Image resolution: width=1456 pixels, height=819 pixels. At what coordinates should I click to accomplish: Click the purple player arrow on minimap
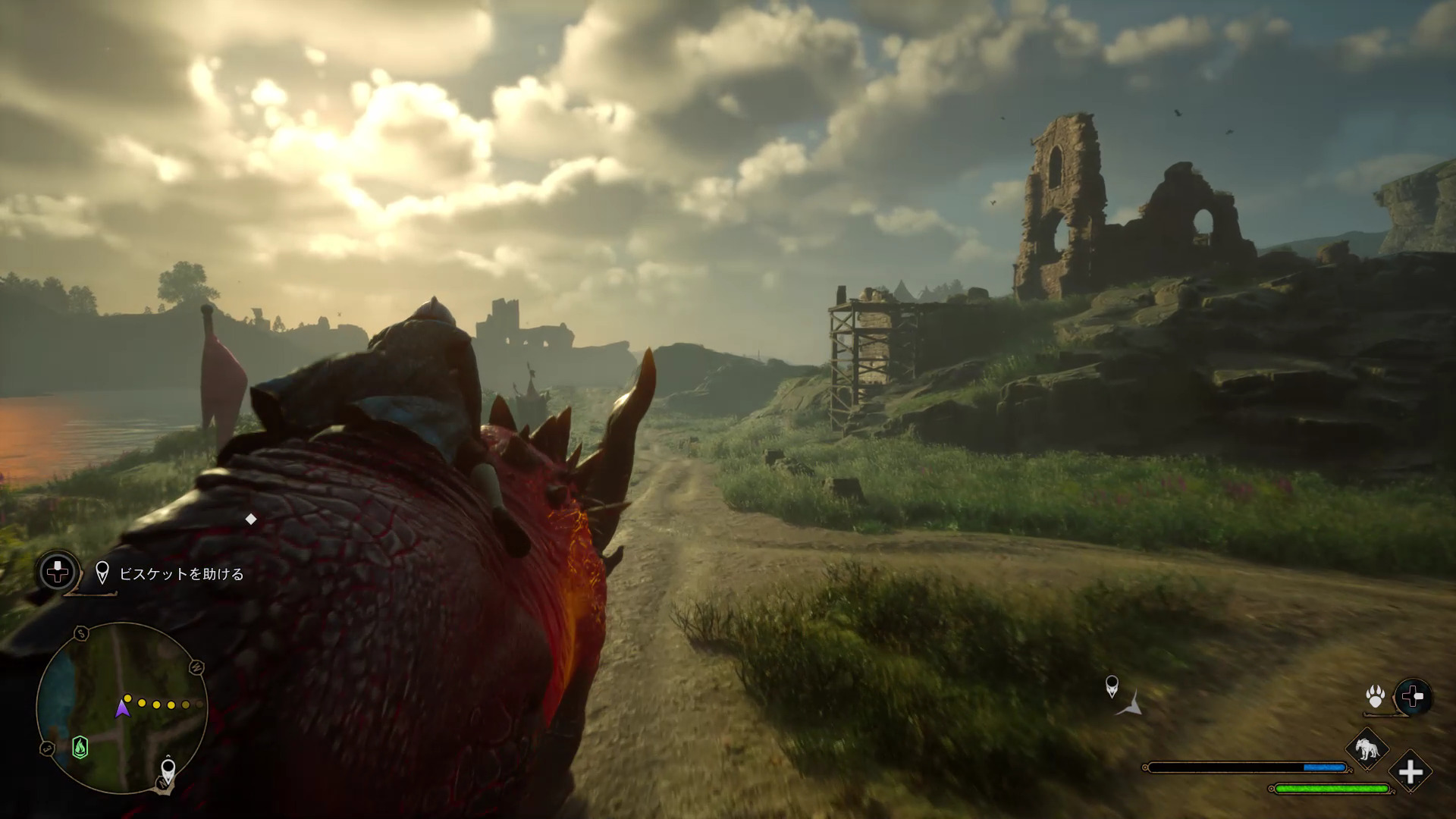click(121, 708)
